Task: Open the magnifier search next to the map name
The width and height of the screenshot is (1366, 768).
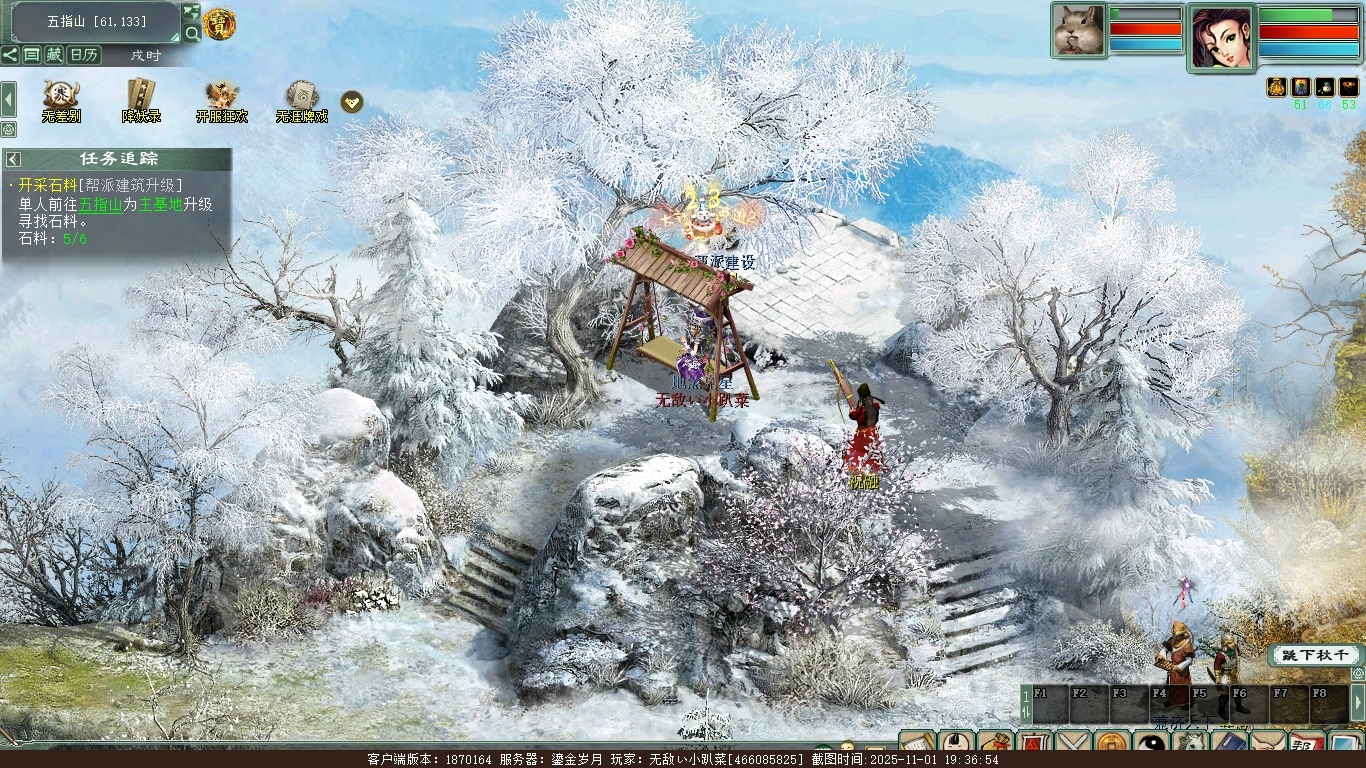Action: [192, 33]
